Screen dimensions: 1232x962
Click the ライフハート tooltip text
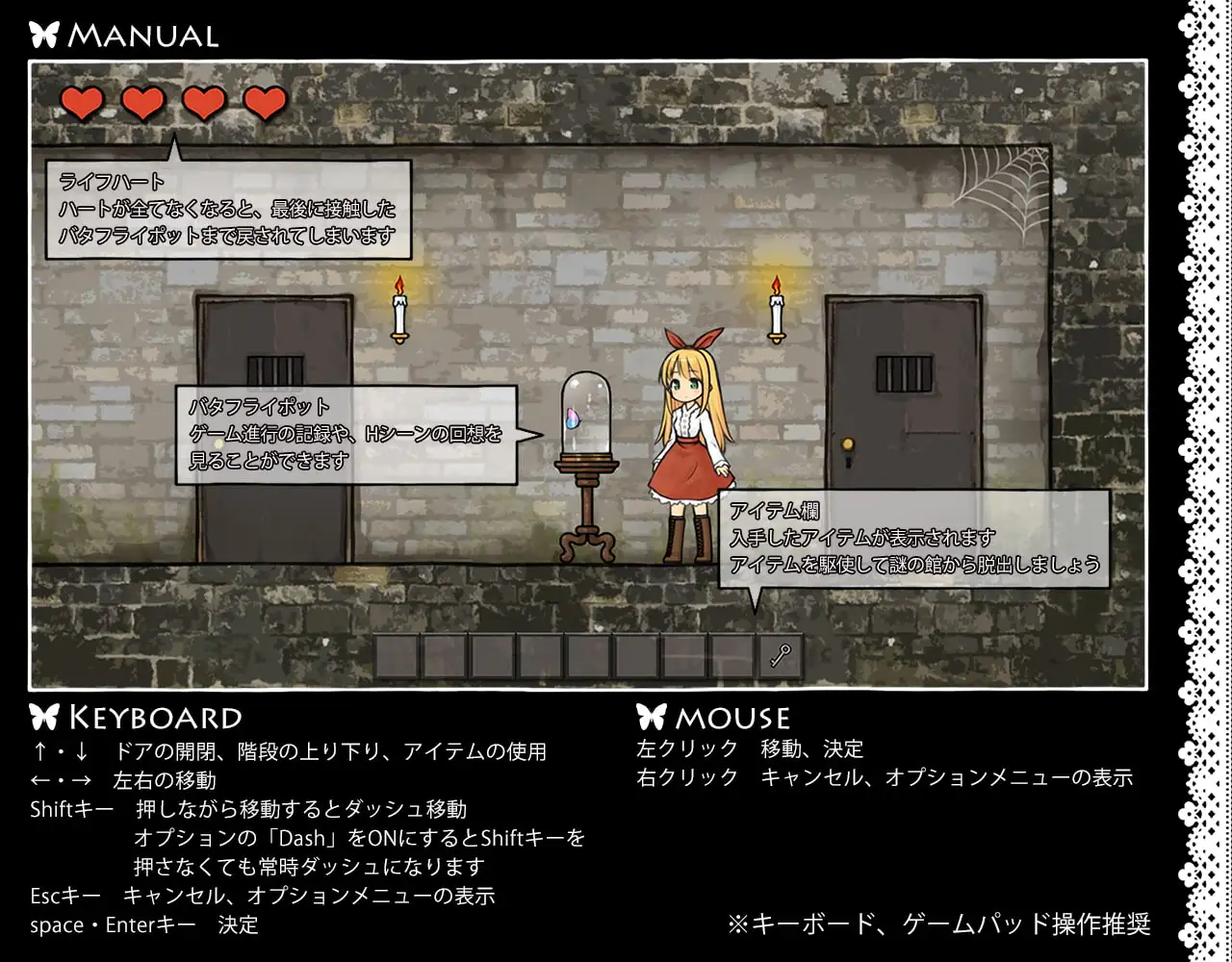point(231,209)
